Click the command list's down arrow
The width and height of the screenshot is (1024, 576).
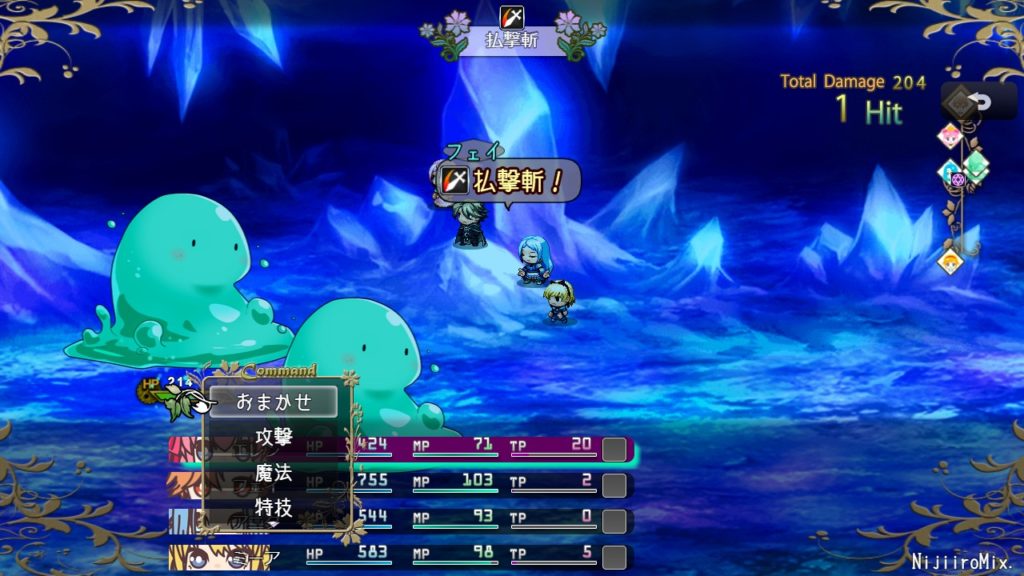coord(273,524)
